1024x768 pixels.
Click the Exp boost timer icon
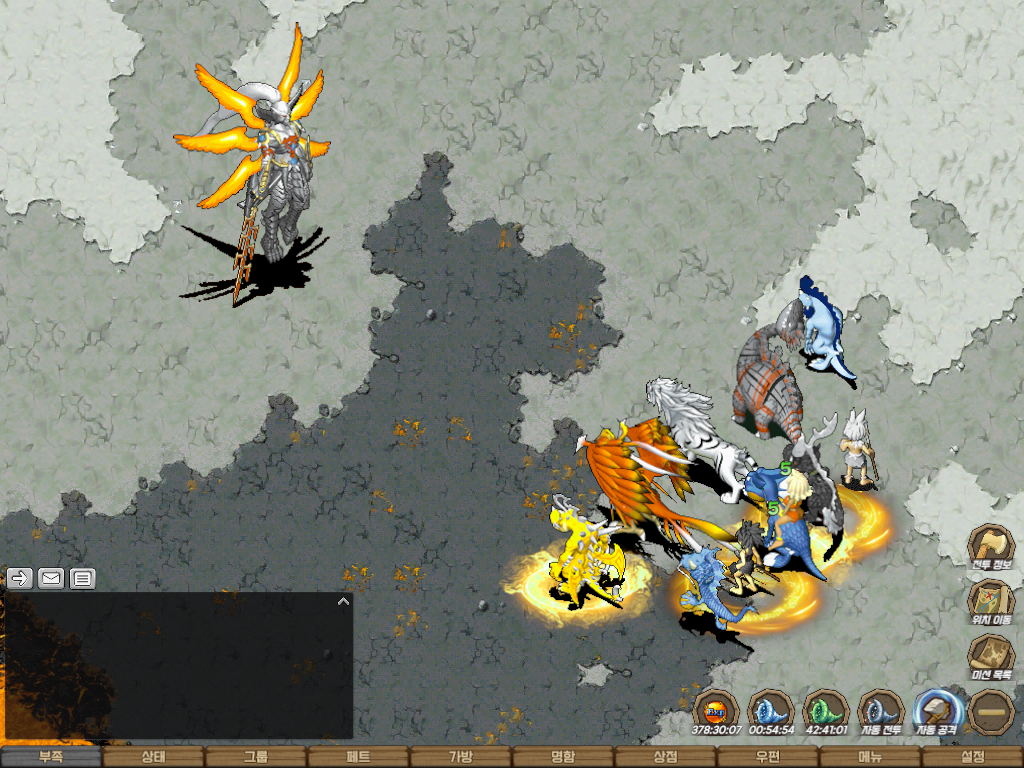coord(716,711)
